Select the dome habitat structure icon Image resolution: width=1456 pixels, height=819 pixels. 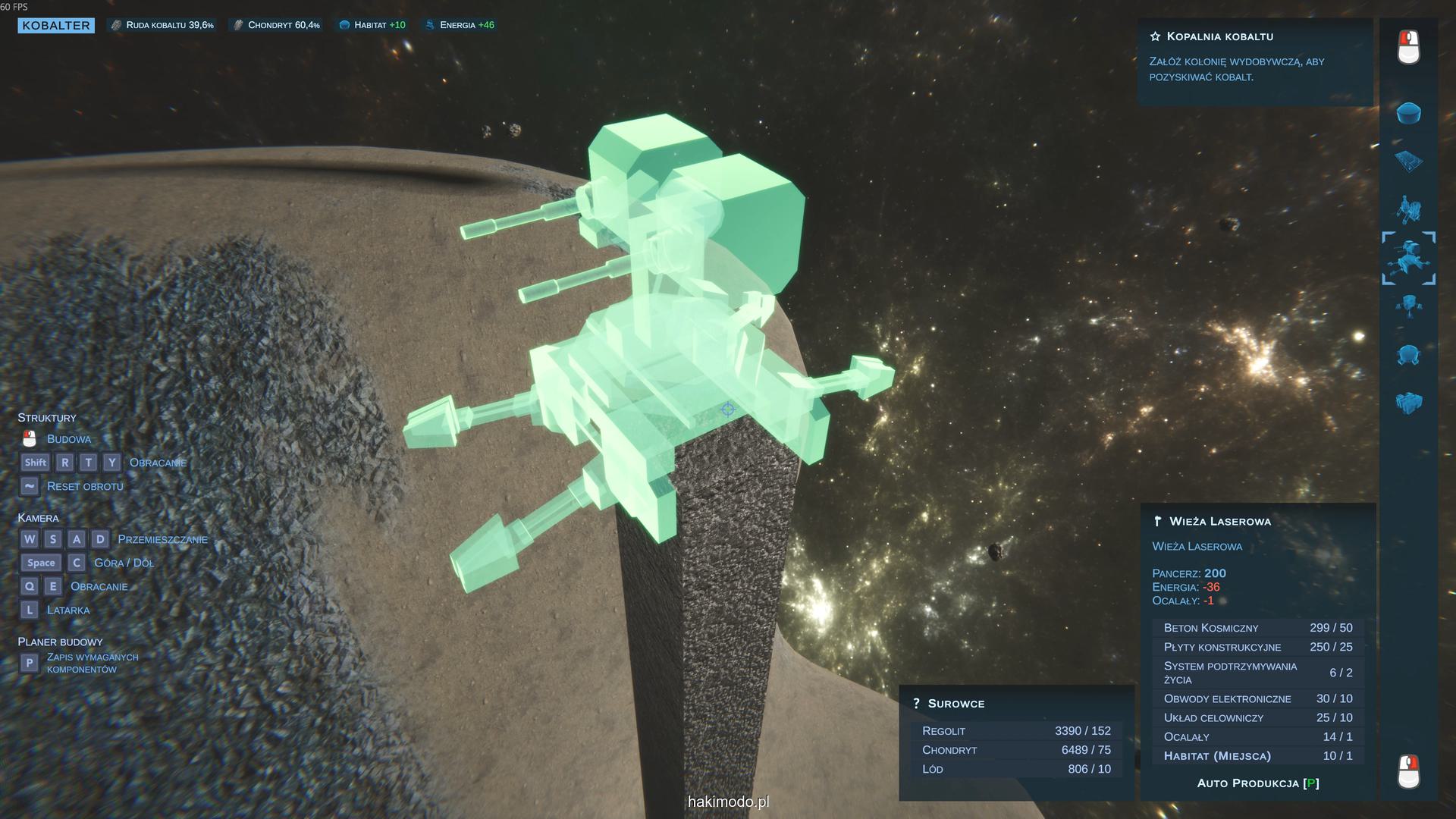coord(1408,113)
